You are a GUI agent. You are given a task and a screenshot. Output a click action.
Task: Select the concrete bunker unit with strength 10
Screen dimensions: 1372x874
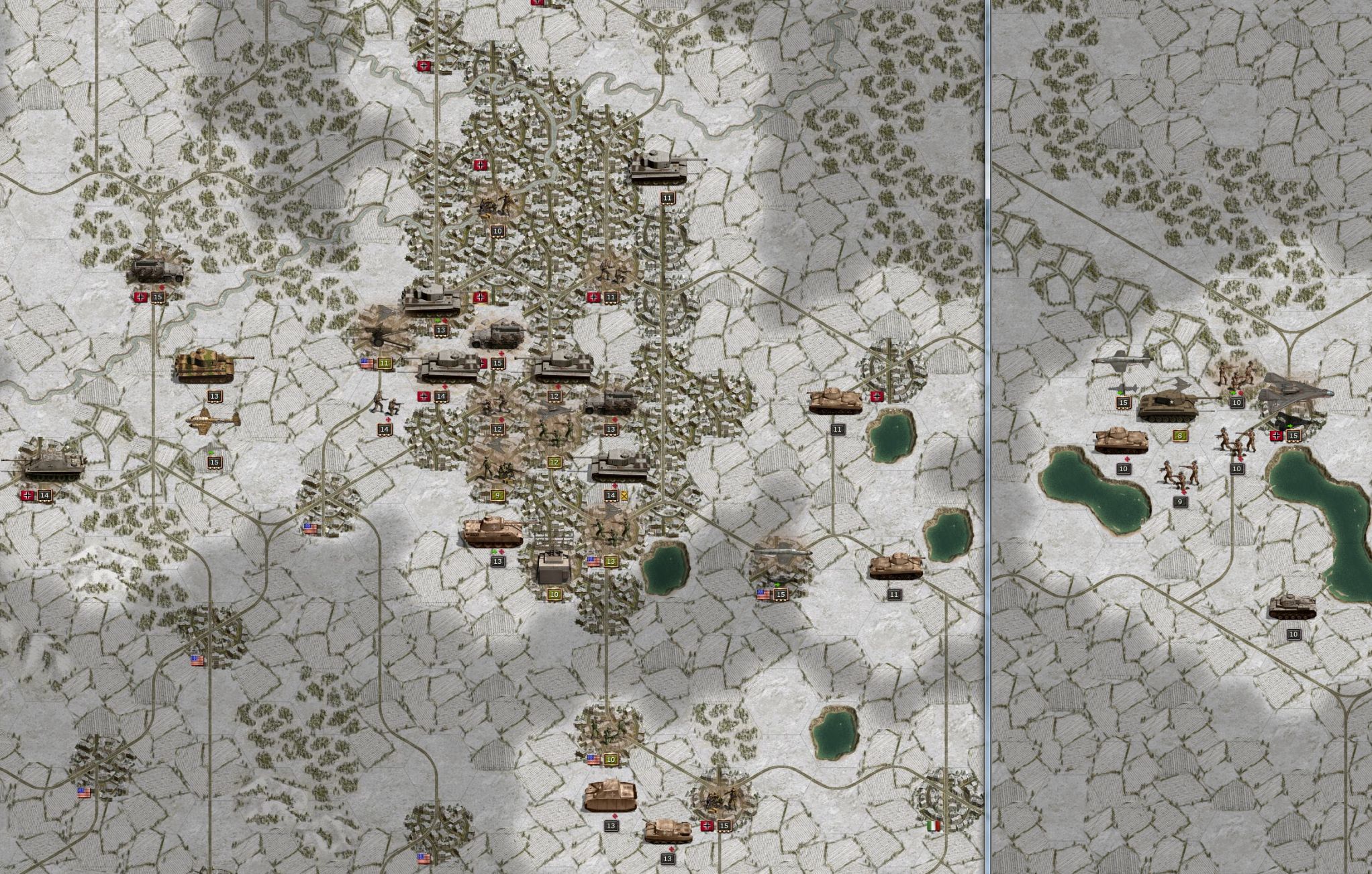pyautogui.click(x=554, y=567)
